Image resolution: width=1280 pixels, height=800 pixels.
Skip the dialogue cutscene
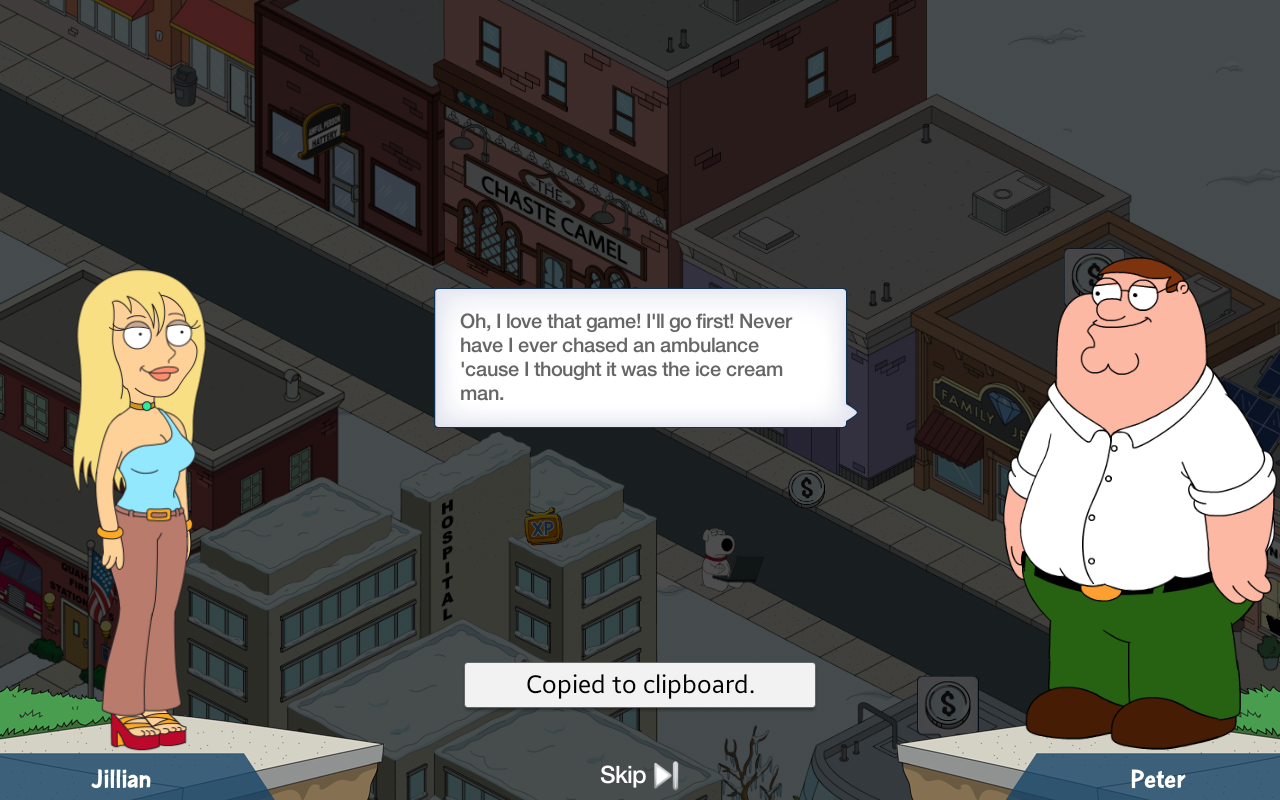(640, 775)
